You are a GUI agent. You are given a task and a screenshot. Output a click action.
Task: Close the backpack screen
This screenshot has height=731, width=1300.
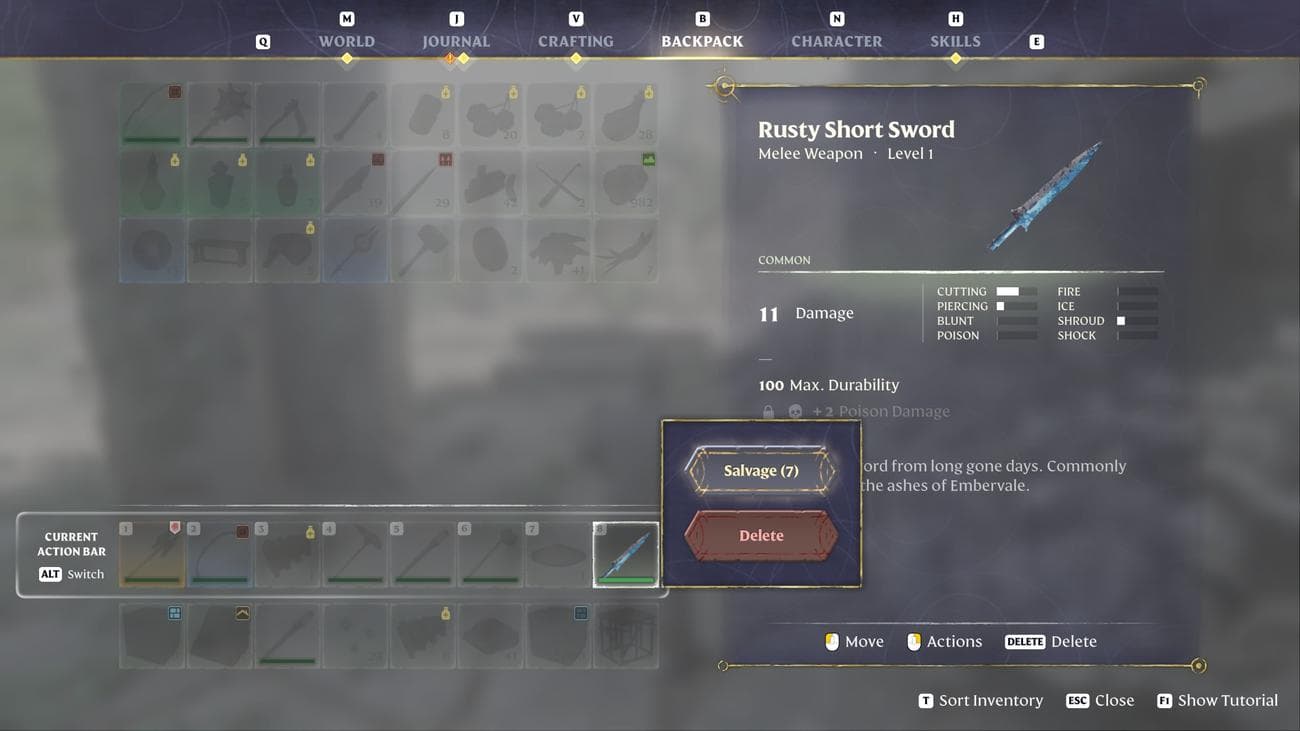1100,700
